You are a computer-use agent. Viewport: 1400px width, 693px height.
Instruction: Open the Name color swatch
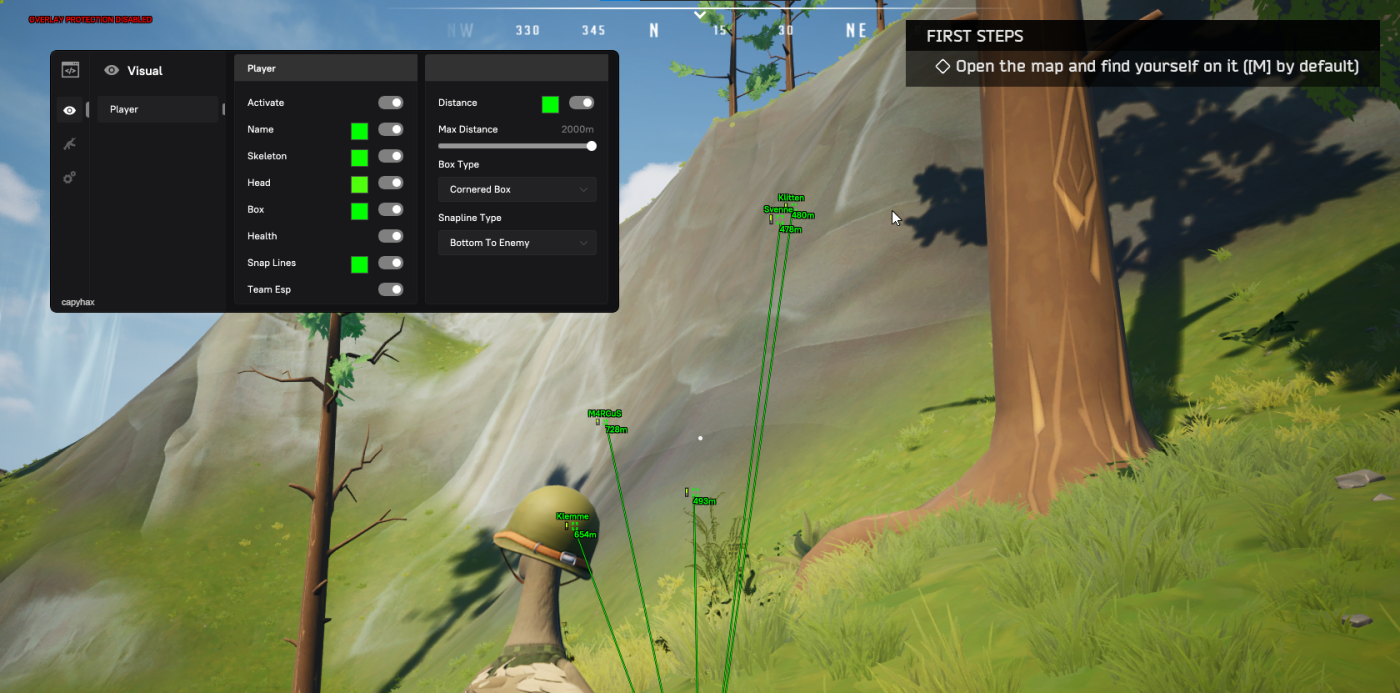(359, 131)
